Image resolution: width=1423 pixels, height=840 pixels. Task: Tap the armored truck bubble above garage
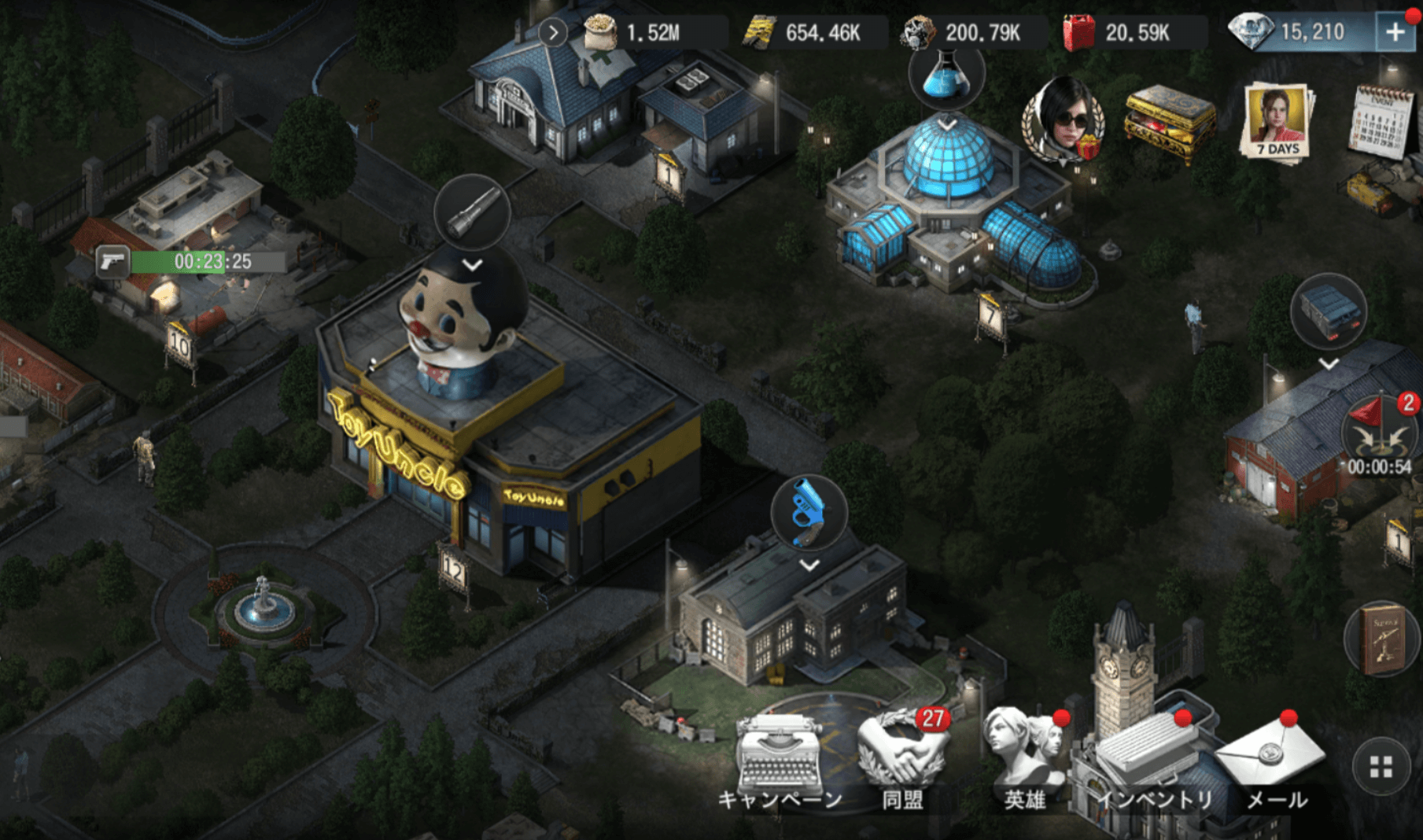(1329, 311)
